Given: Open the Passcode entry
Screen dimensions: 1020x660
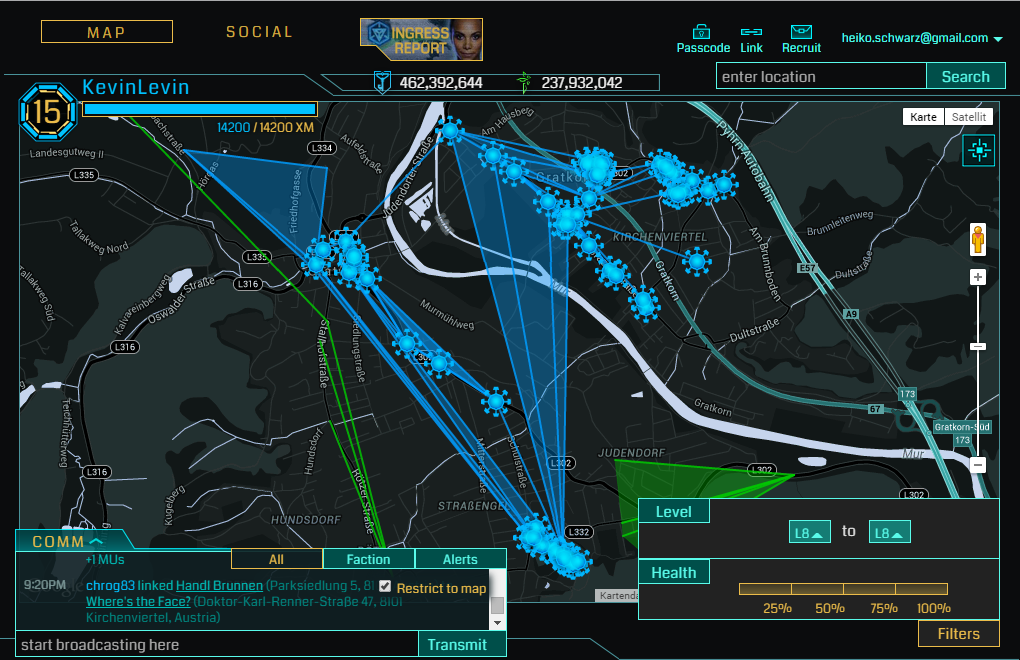Looking at the screenshot, I should (703, 40).
